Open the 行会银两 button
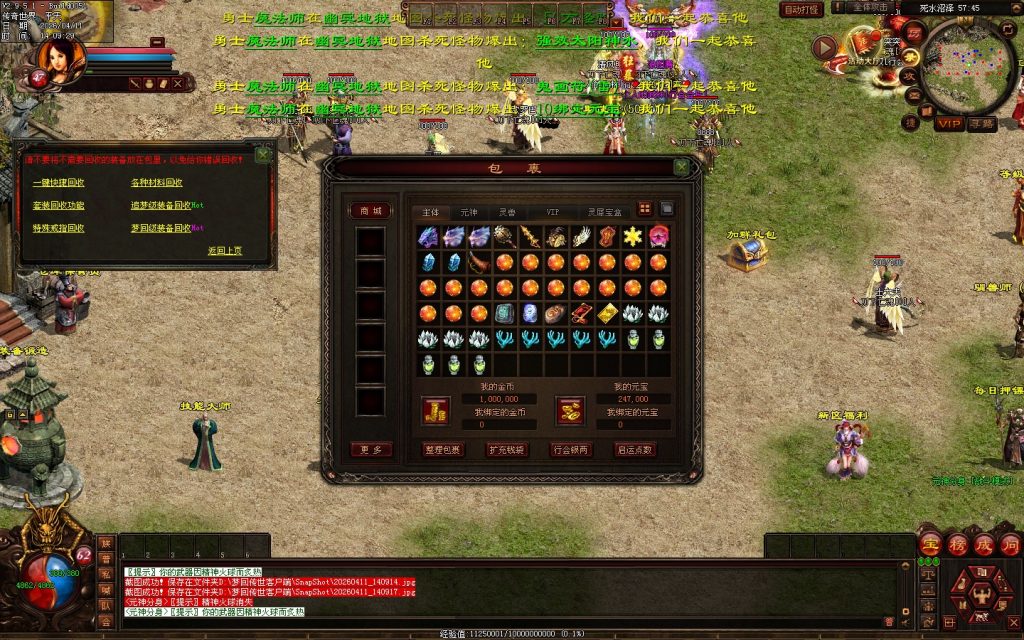The height and width of the screenshot is (640, 1024). pos(571,450)
